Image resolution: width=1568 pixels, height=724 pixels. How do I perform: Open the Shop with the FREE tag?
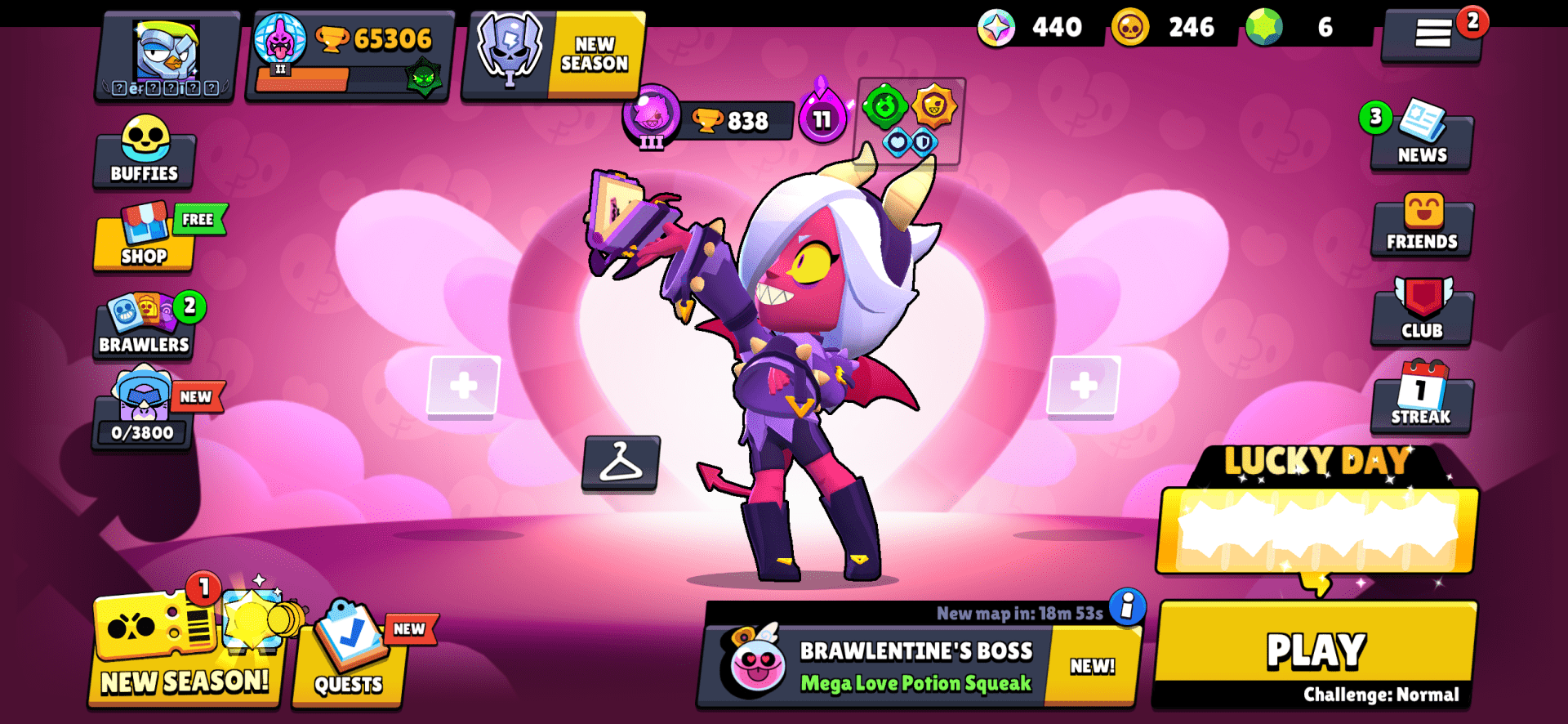[x=144, y=243]
